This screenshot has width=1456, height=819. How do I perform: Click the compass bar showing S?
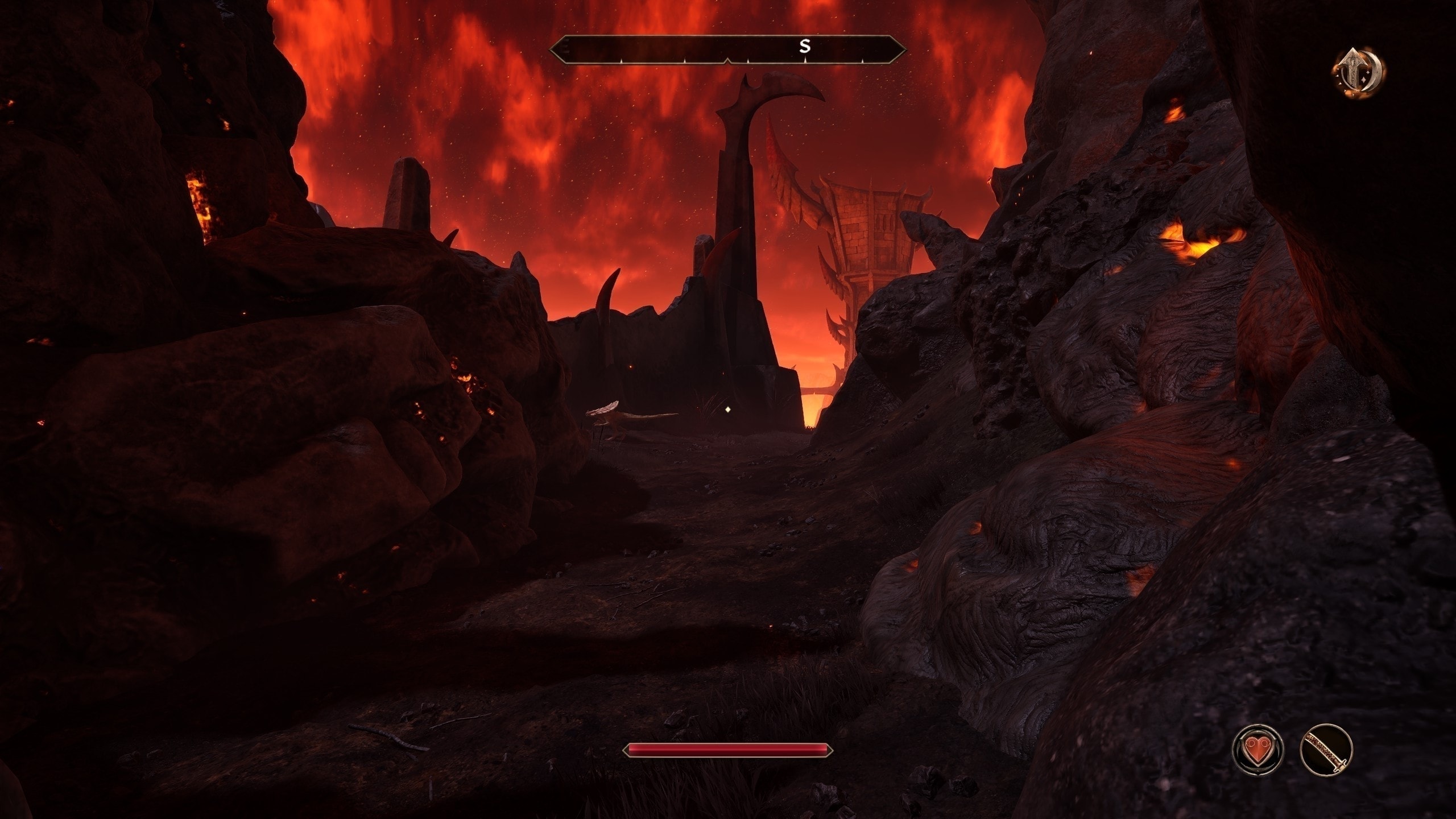(727, 48)
